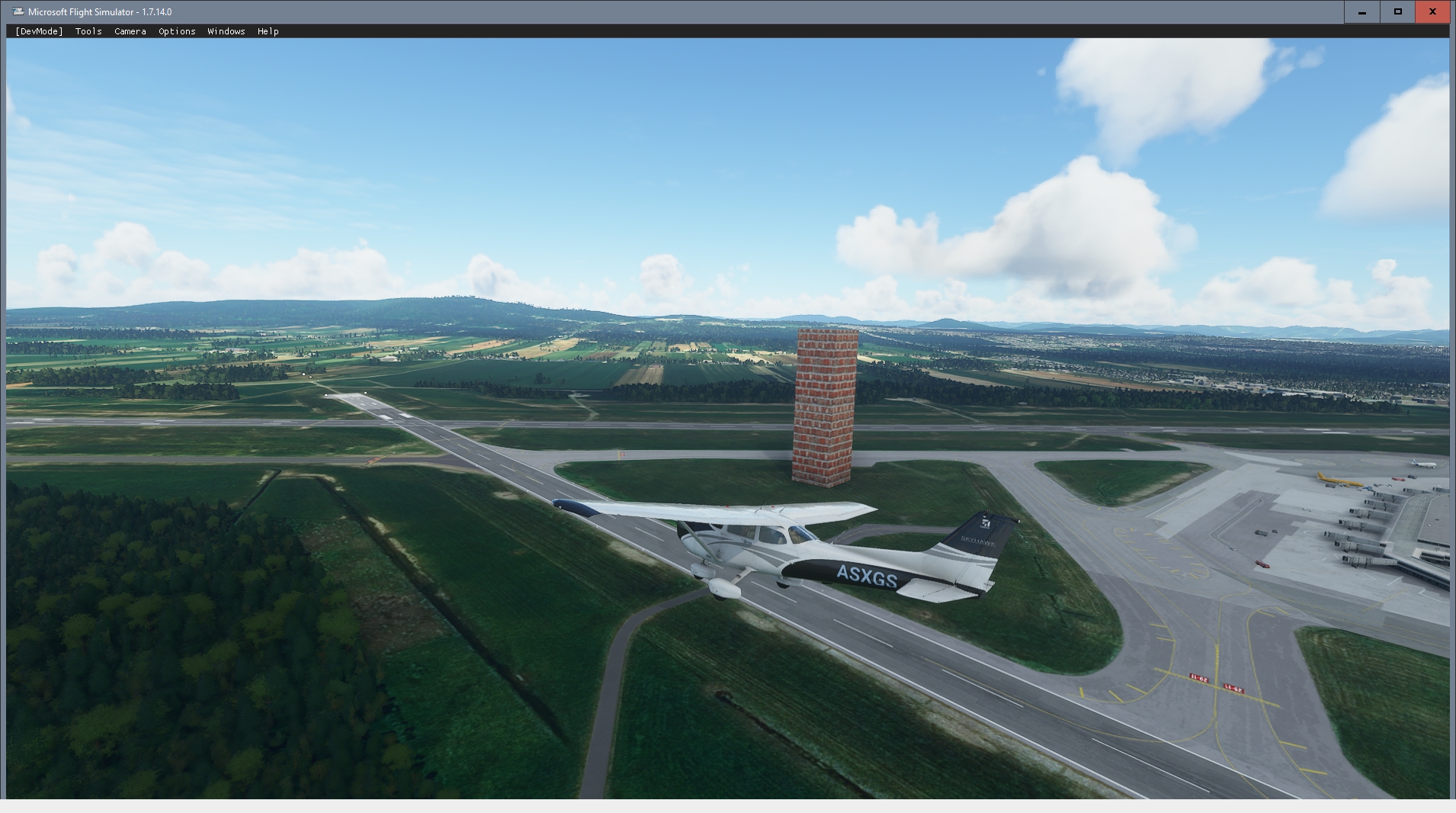Click the Help menu
The height and width of the screenshot is (813, 1456).
click(x=268, y=31)
